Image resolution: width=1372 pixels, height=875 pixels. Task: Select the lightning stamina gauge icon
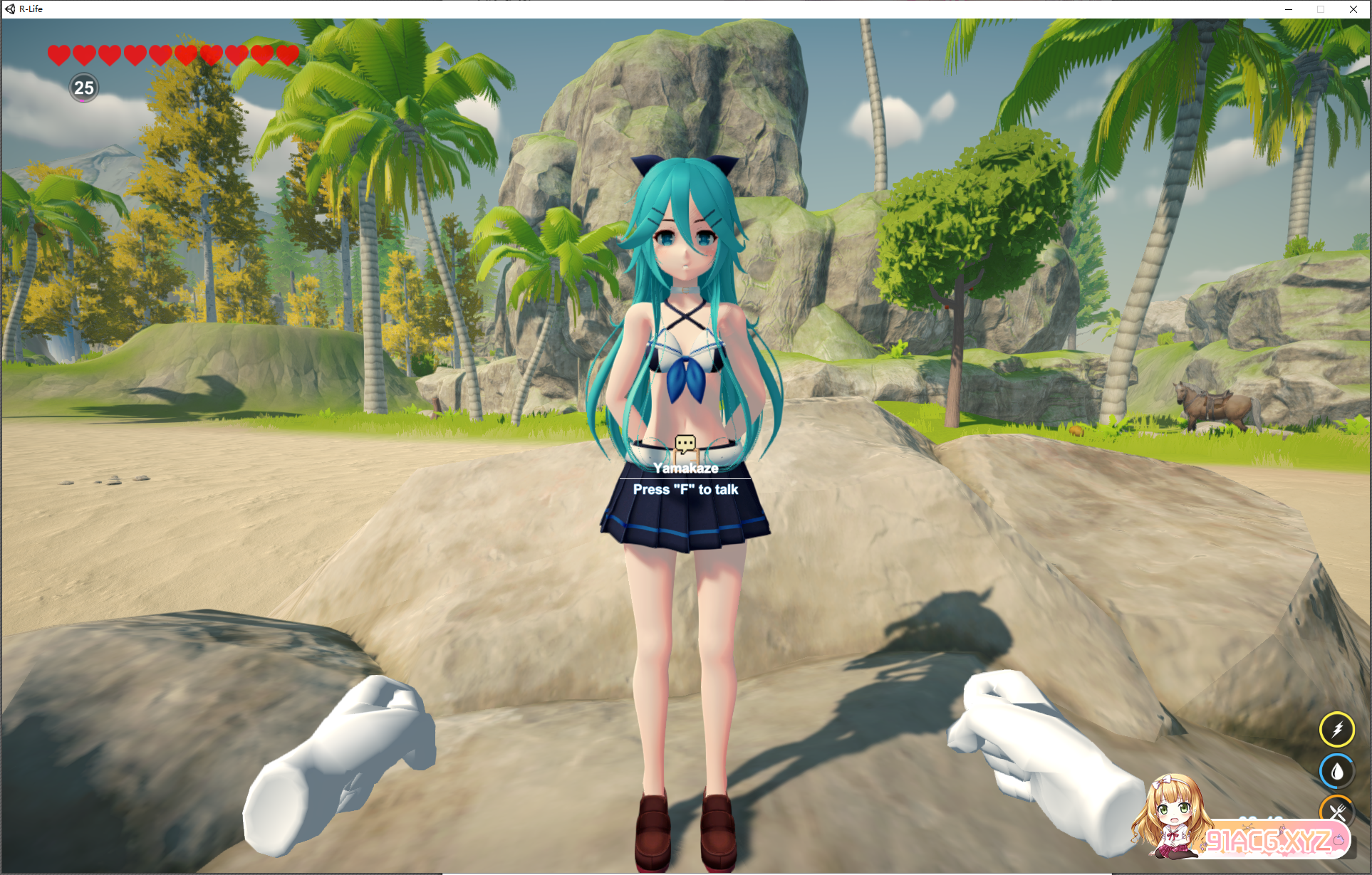[1338, 729]
